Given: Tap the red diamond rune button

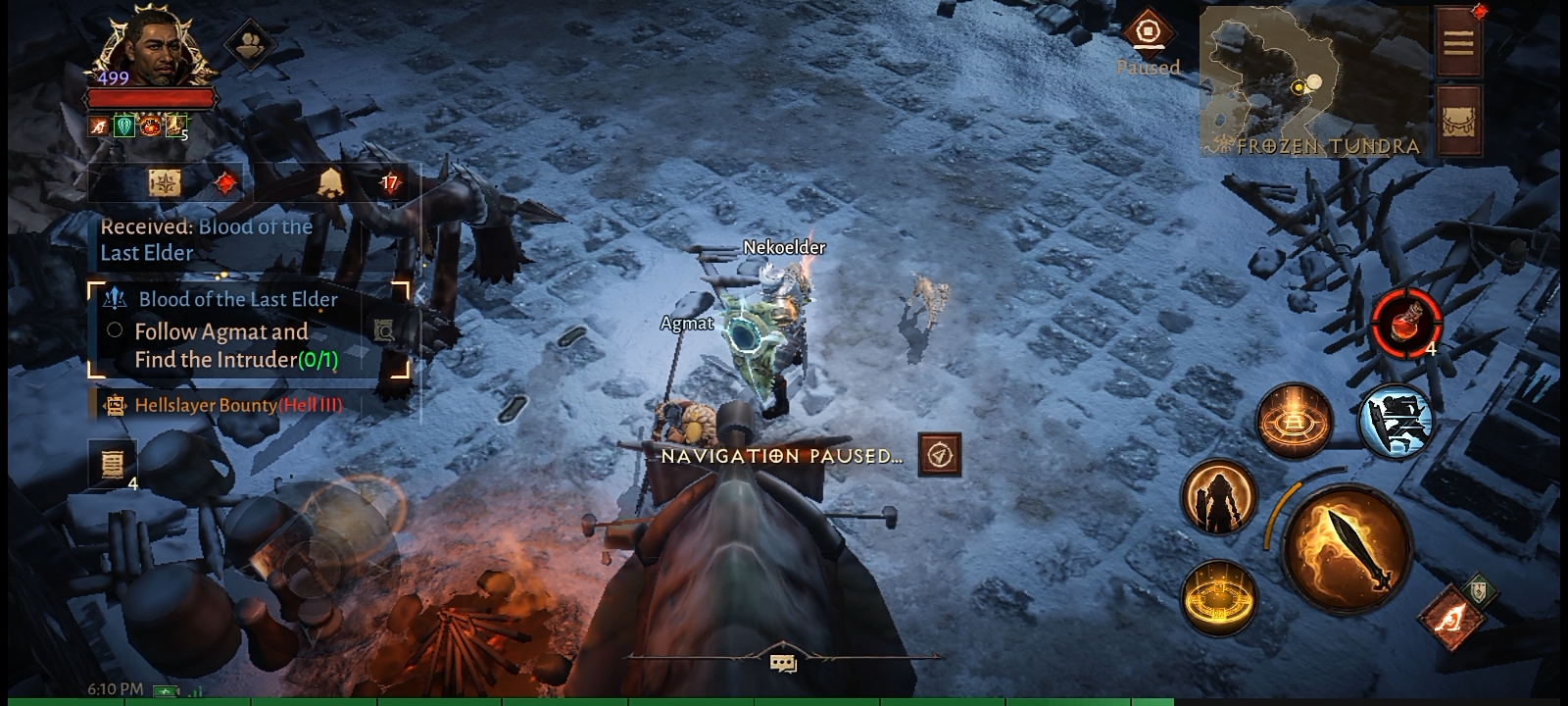Looking at the screenshot, I should (x=1449, y=617).
